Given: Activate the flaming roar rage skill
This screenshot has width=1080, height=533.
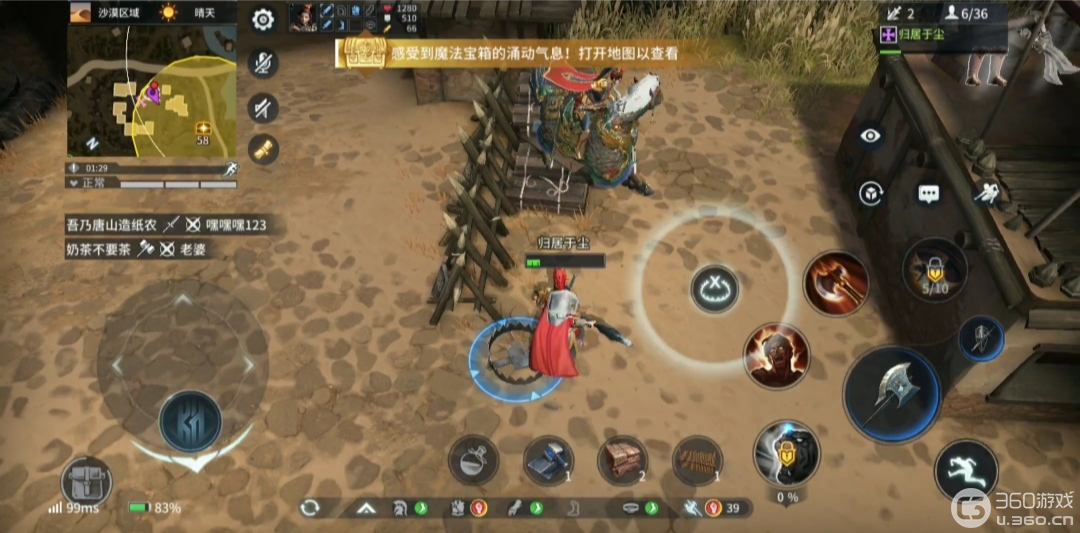Looking at the screenshot, I should click(x=776, y=356).
